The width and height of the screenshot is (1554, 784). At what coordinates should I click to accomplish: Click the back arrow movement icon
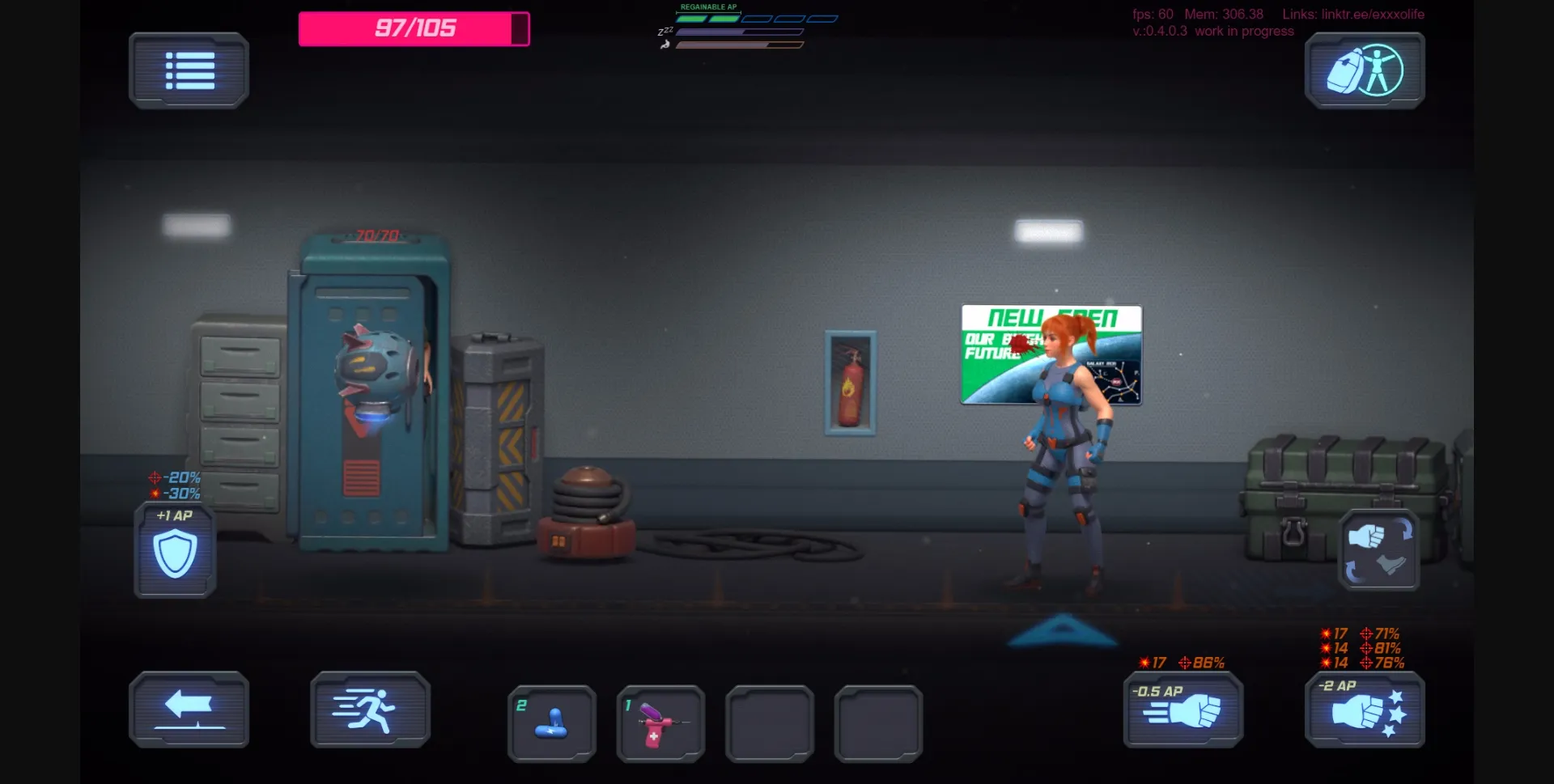[189, 709]
